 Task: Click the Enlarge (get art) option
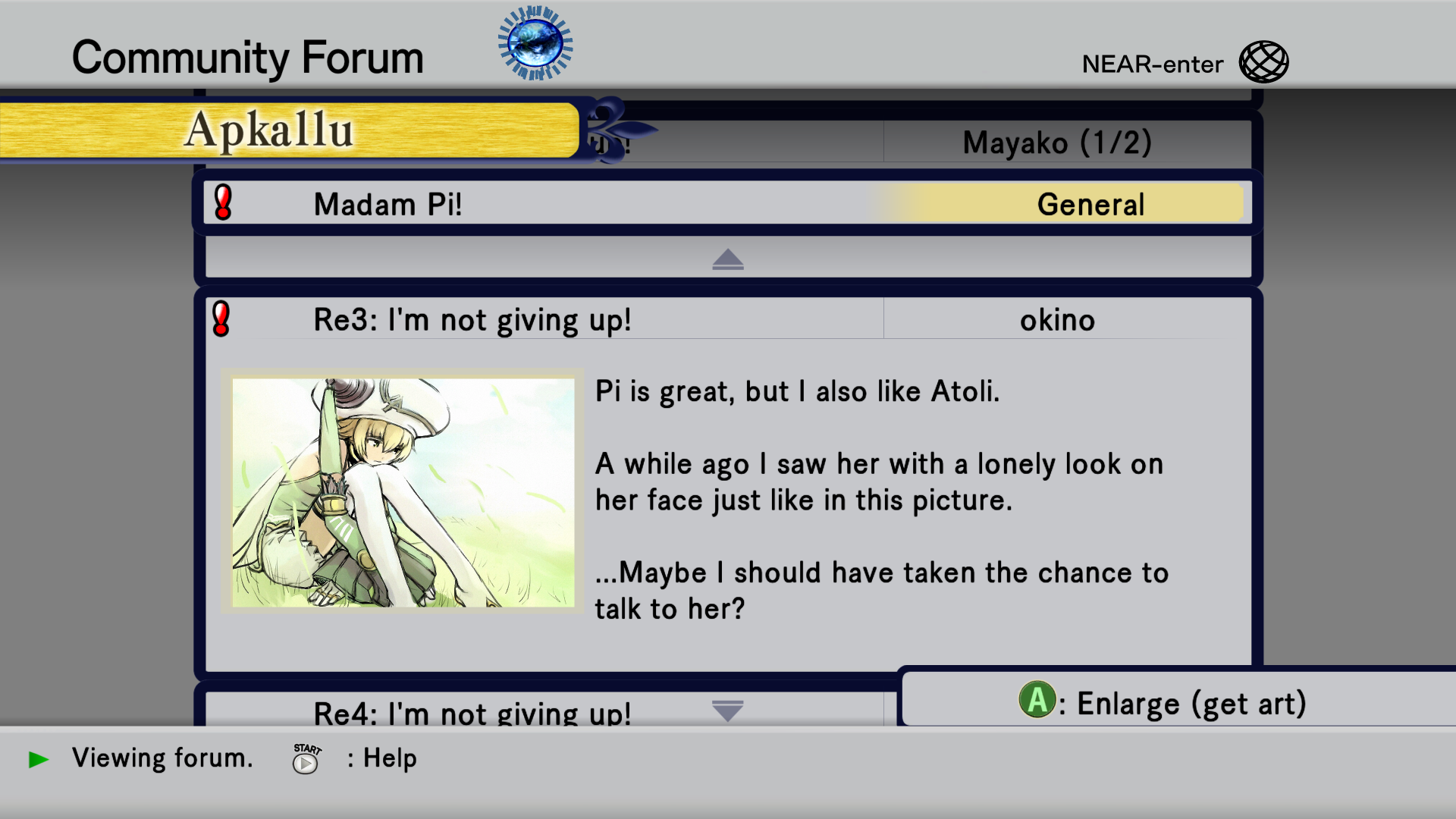click(x=1164, y=702)
